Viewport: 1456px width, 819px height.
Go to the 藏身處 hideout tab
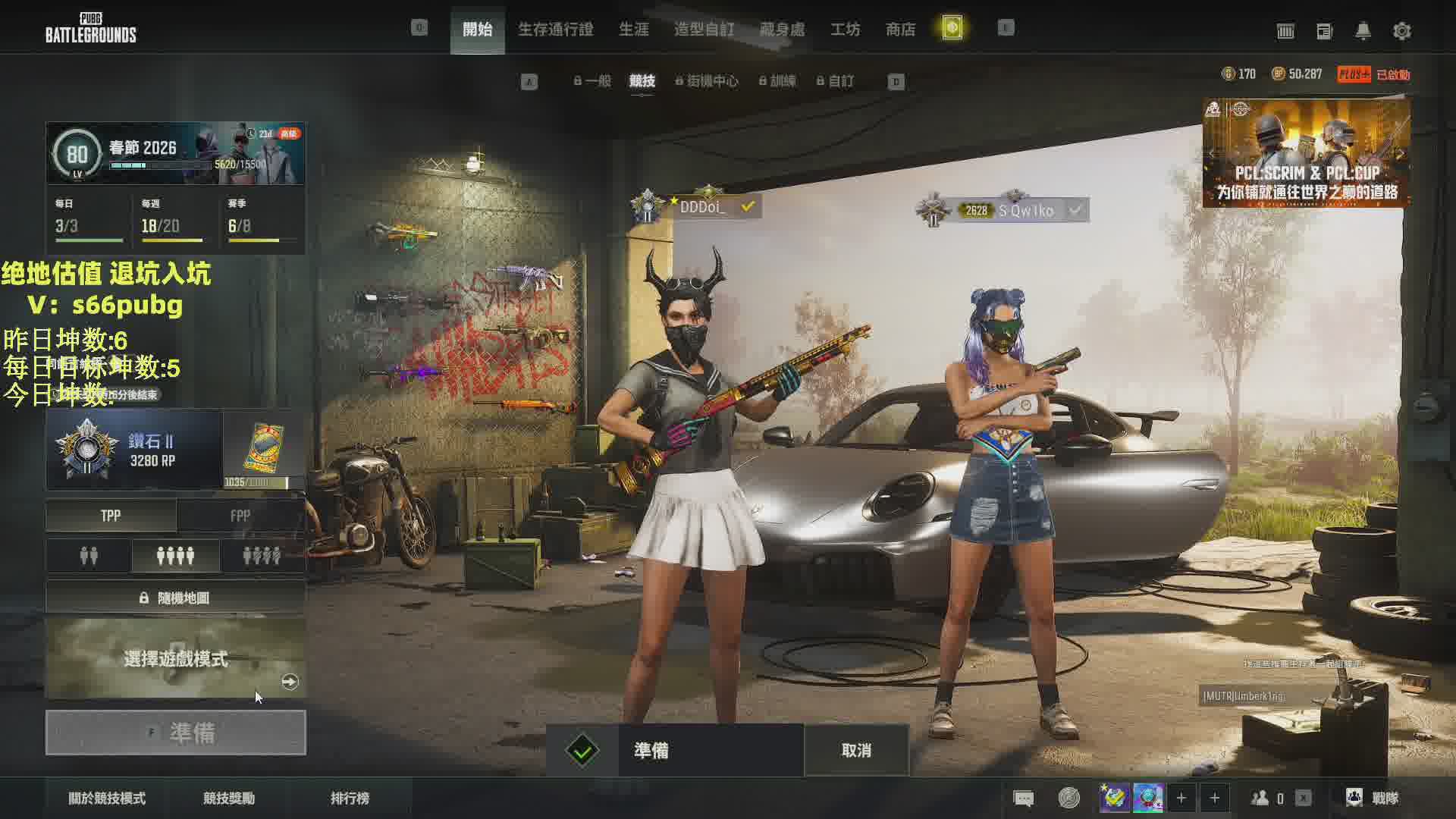point(782,30)
